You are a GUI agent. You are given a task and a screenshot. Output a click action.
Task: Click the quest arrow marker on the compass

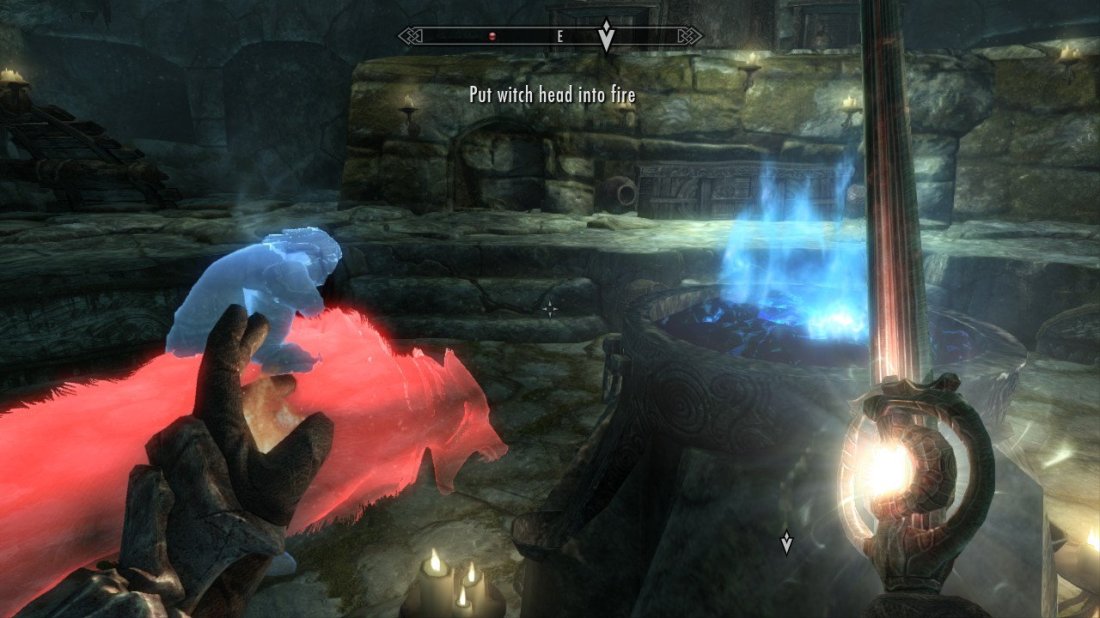606,37
